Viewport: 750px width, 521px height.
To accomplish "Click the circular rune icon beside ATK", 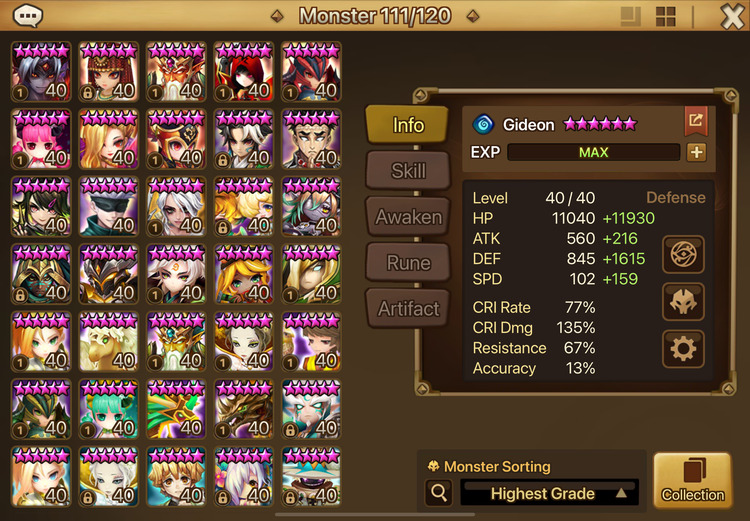I will (x=684, y=253).
